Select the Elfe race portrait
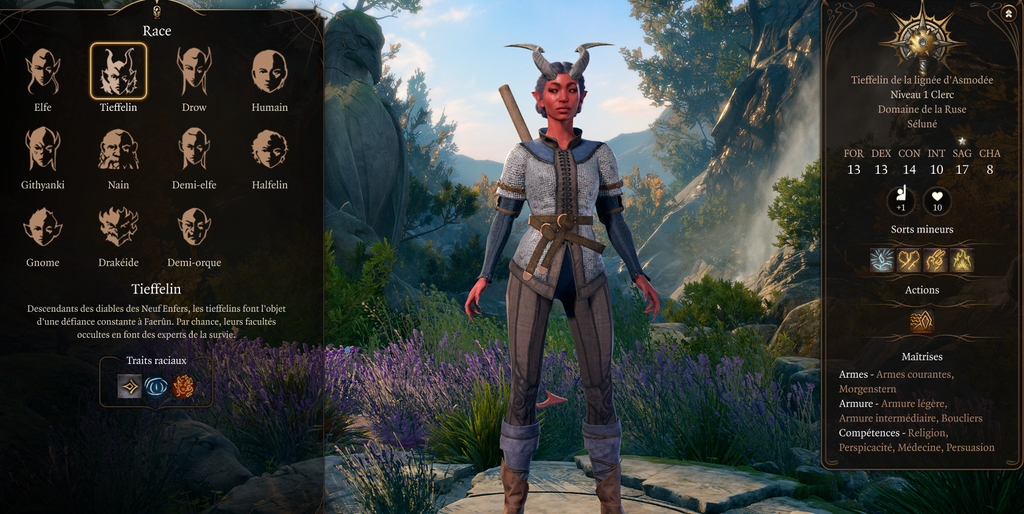1024x514 pixels. click(42, 70)
